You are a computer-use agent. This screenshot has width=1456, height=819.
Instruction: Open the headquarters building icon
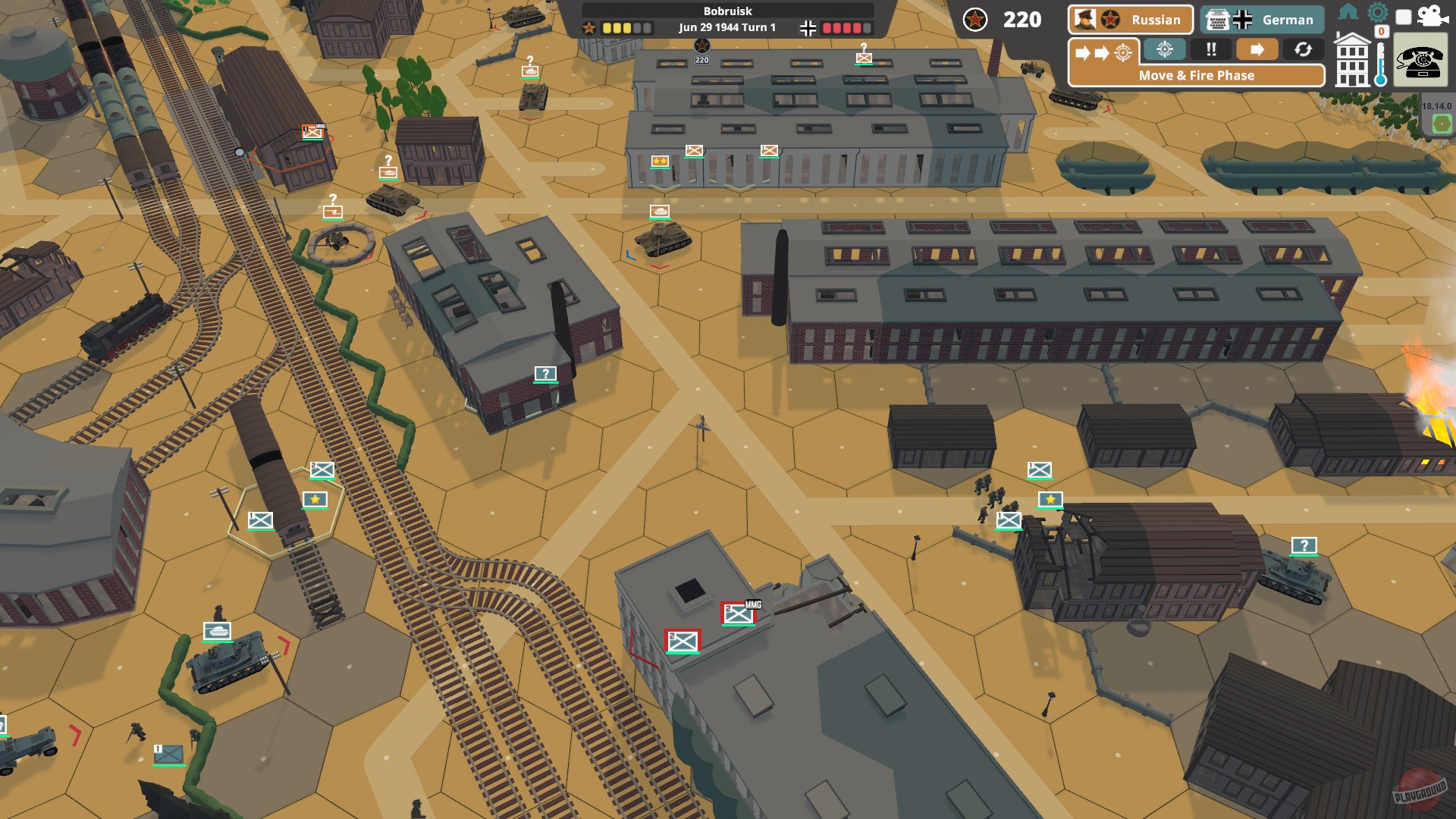tap(1352, 62)
